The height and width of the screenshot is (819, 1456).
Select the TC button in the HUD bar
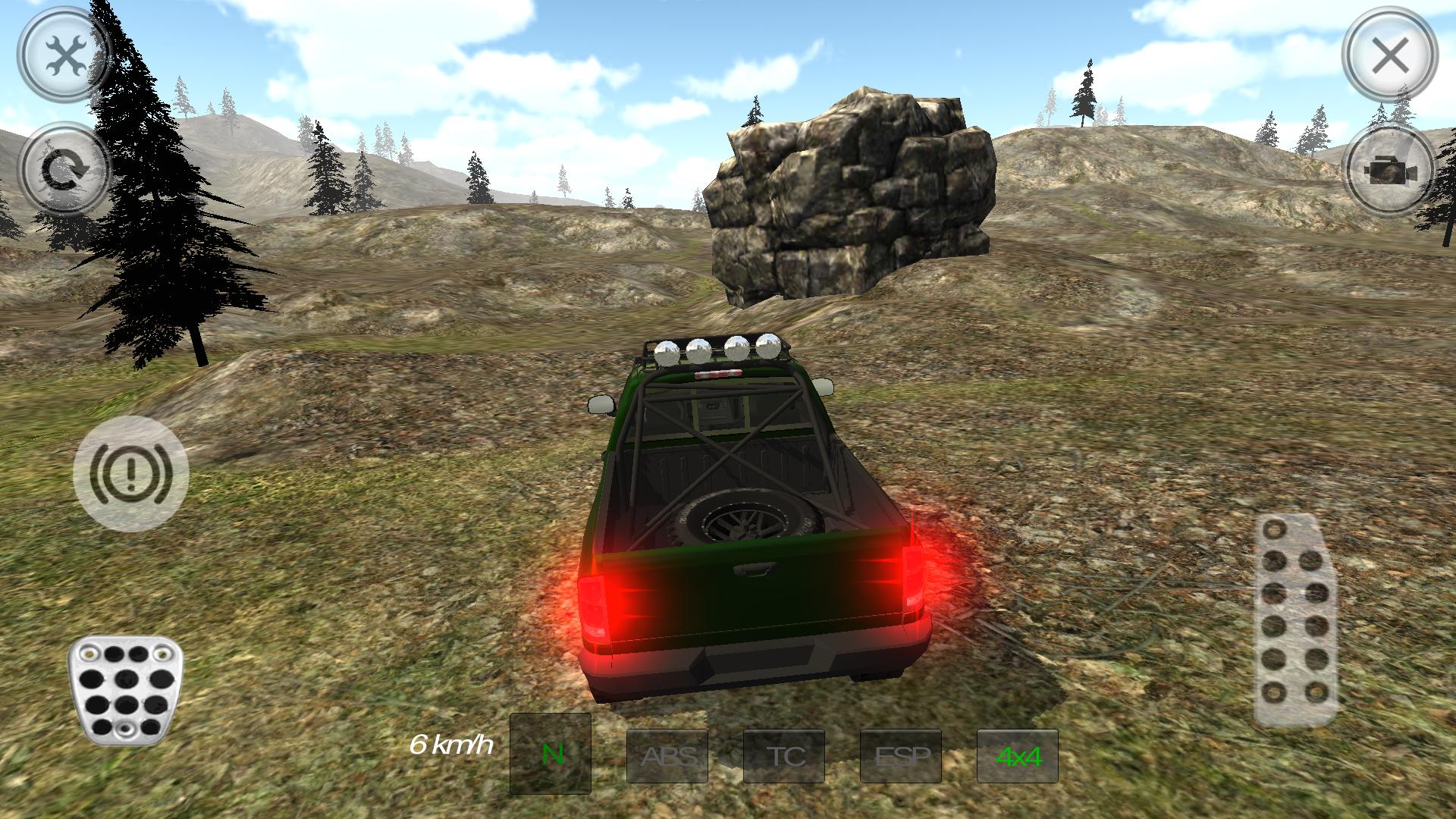click(x=785, y=755)
